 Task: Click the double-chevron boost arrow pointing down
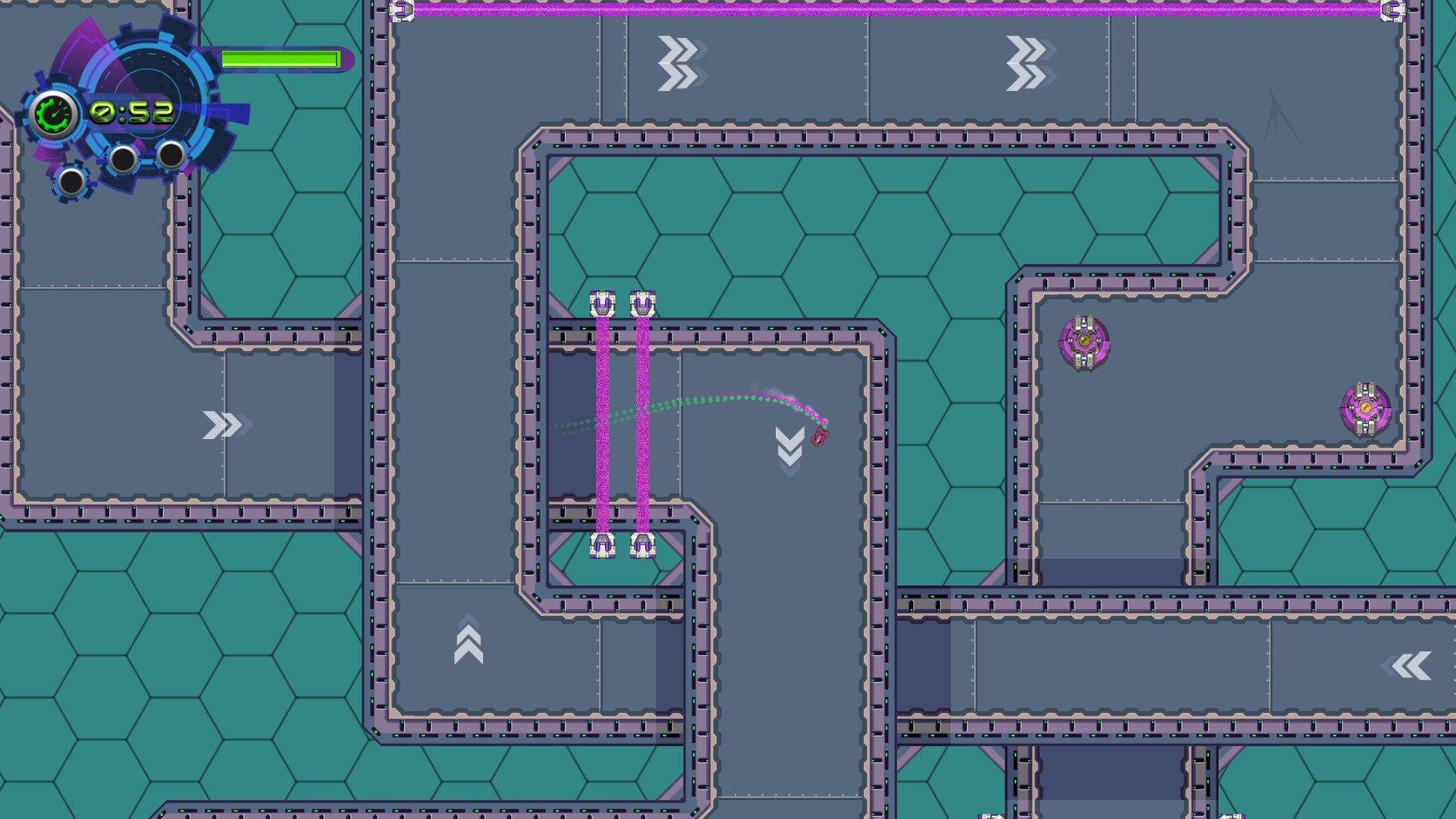[x=789, y=446]
